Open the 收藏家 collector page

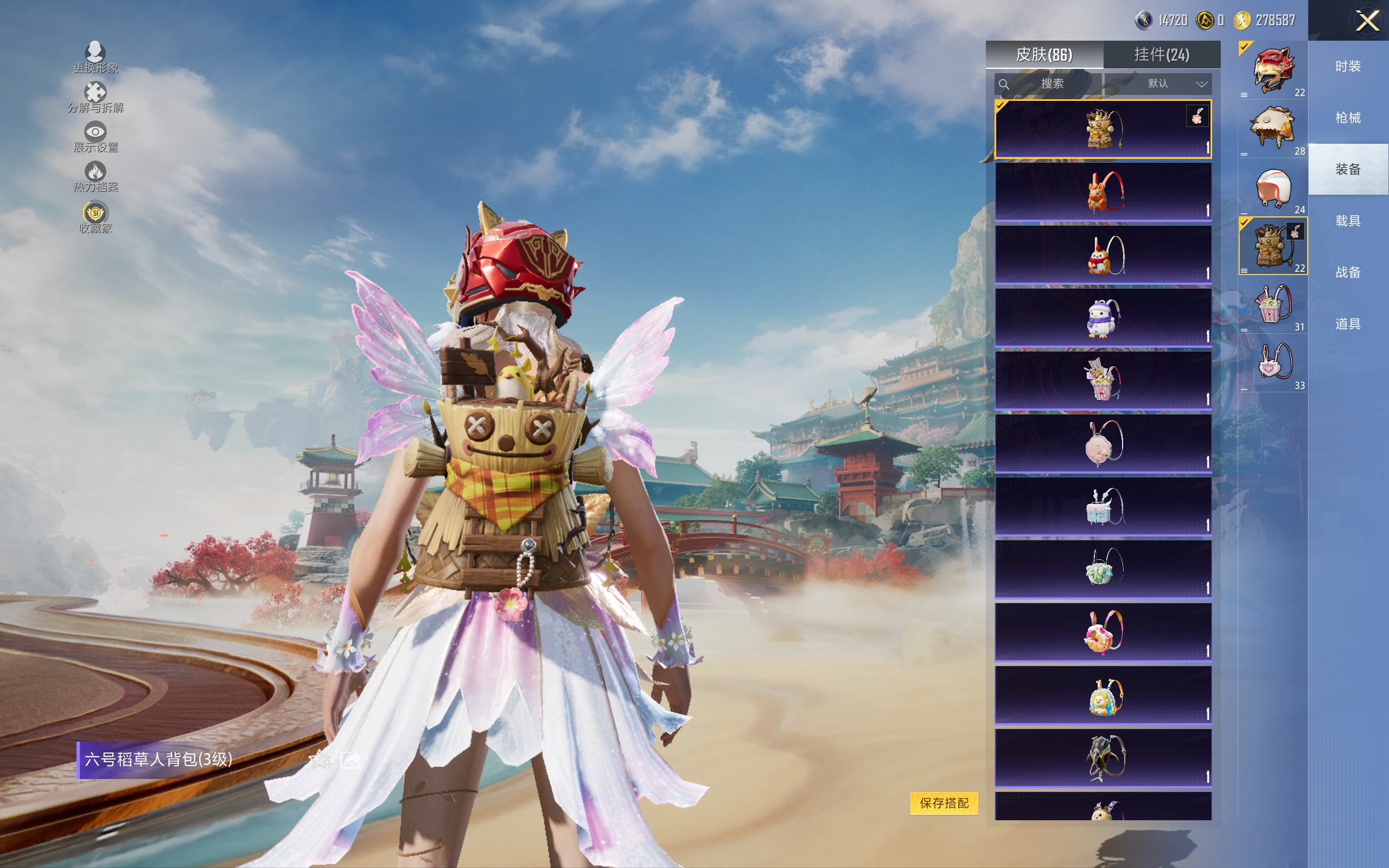point(95,218)
